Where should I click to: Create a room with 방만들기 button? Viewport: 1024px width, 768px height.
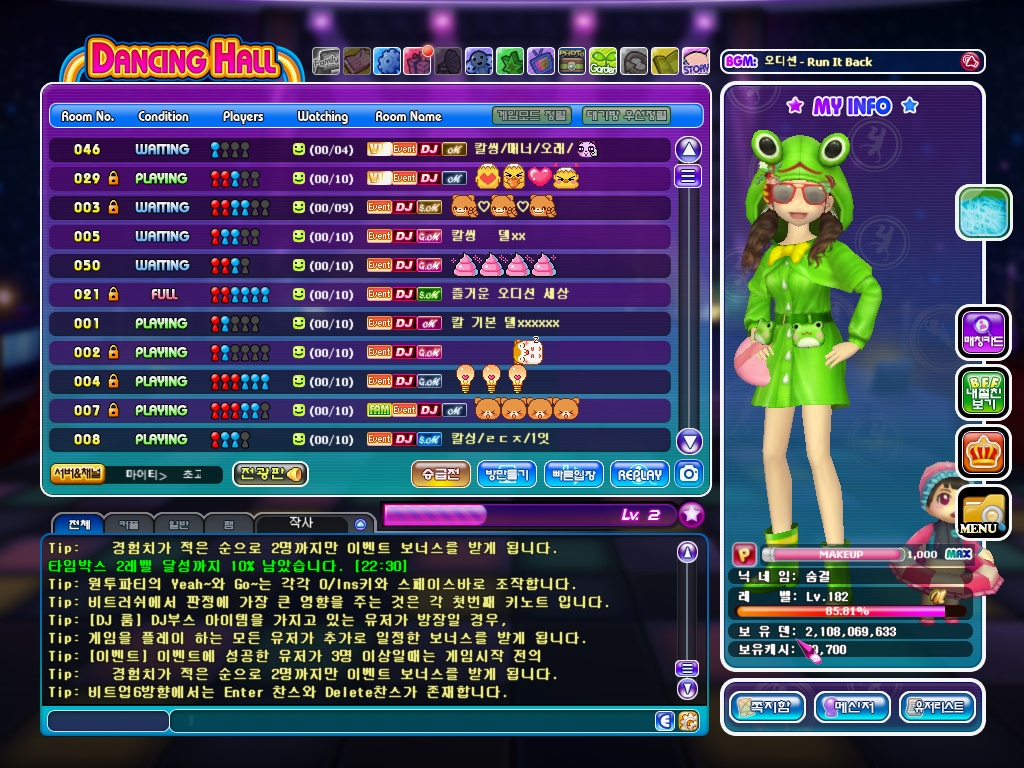click(507, 474)
